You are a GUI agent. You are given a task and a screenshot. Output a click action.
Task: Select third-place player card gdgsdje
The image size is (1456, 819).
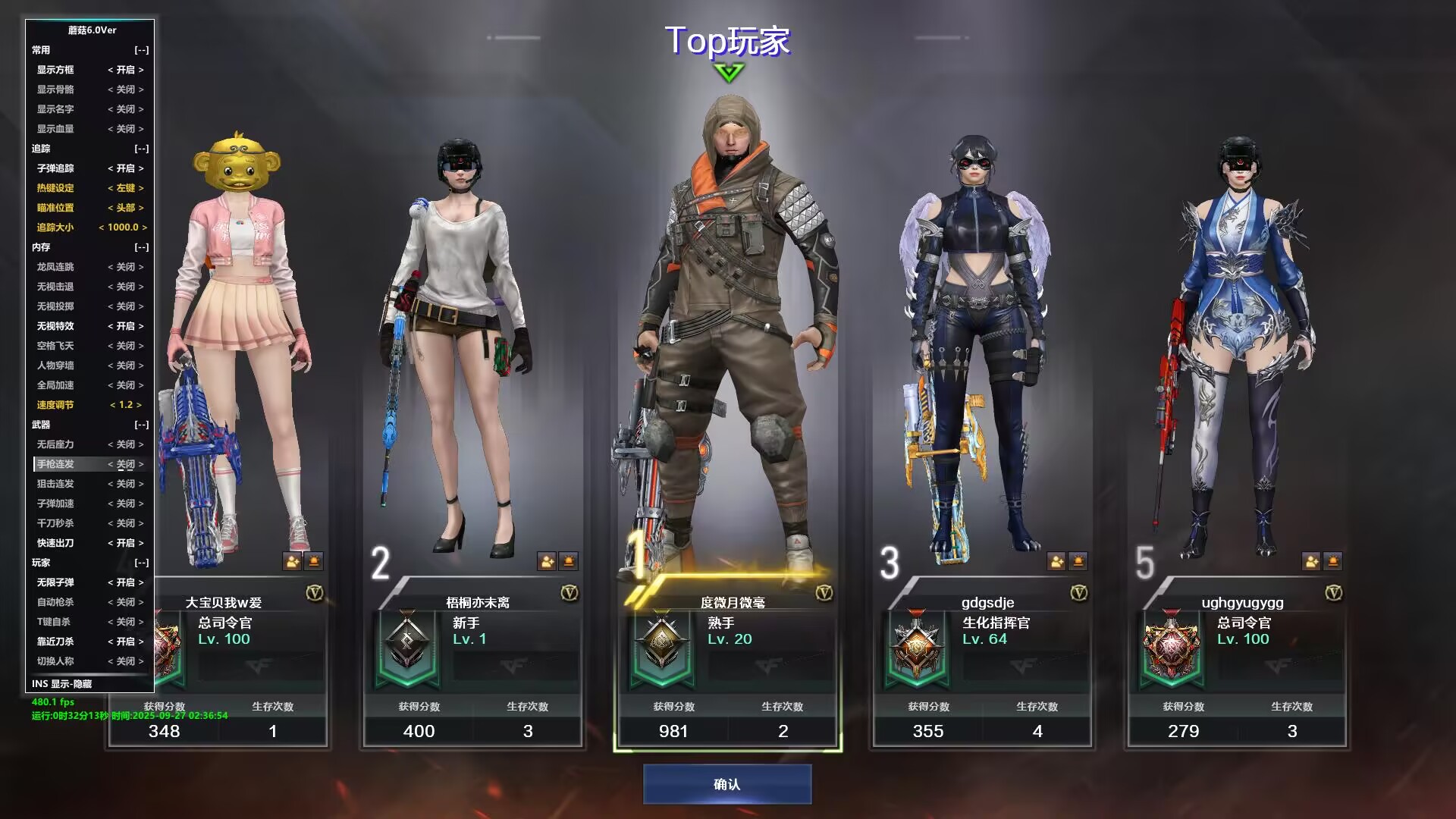[x=982, y=660]
